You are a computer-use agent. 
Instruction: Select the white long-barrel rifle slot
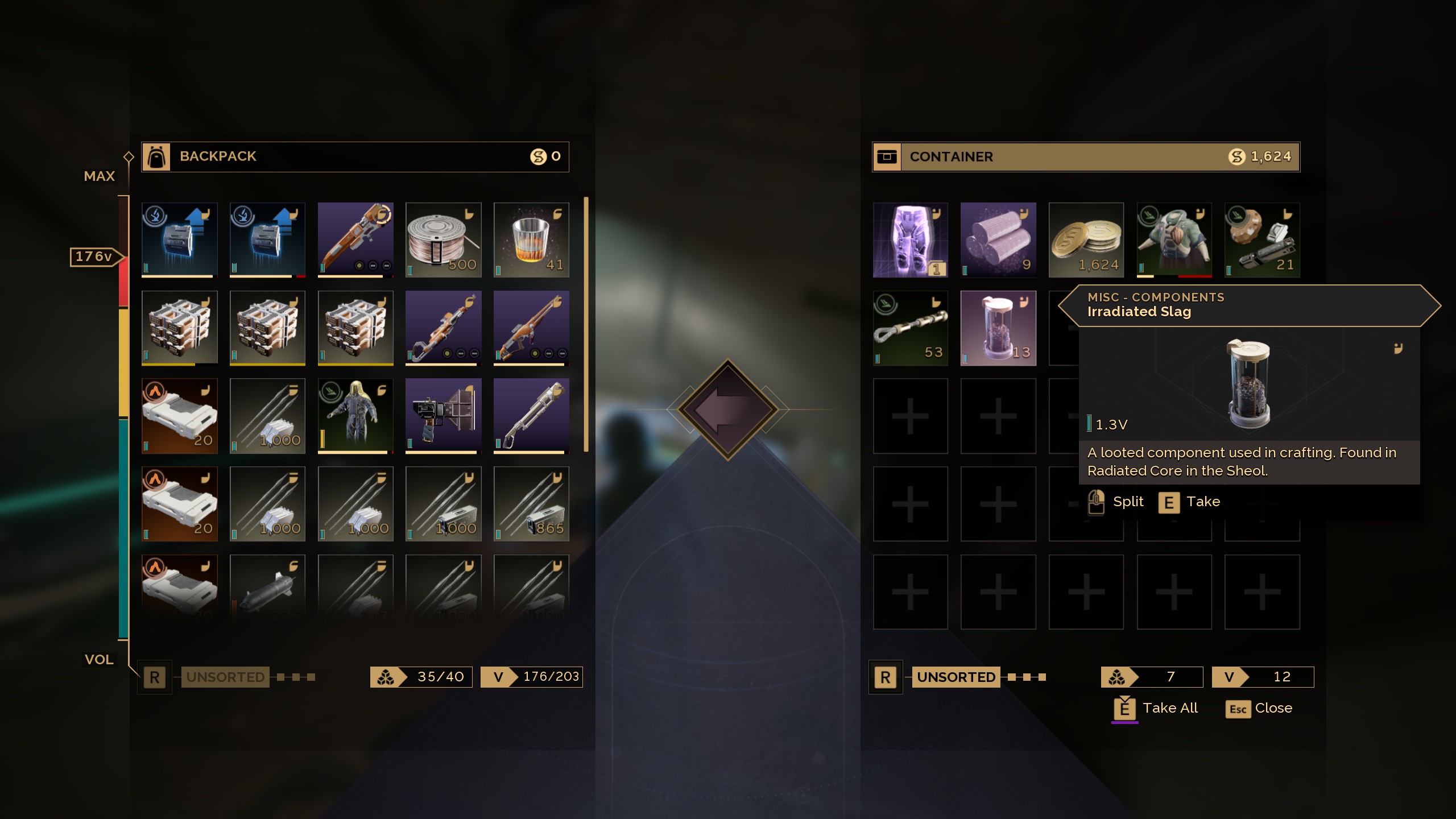531,416
